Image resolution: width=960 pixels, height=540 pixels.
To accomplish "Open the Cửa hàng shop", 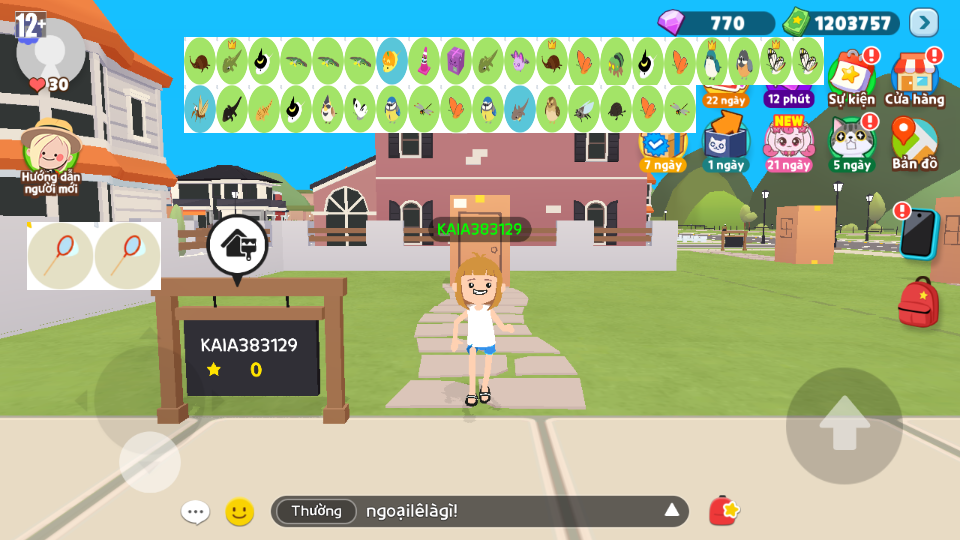I will pos(914,79).
